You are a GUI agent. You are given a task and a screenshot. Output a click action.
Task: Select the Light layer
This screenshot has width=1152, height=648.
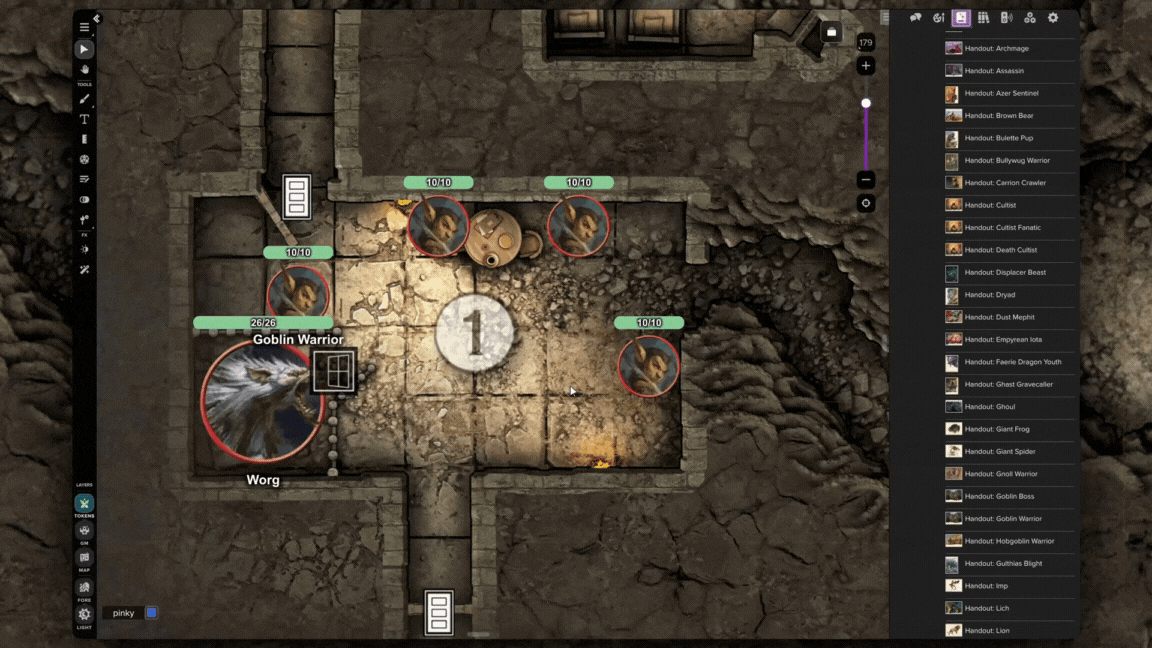[x=85, y=615]
